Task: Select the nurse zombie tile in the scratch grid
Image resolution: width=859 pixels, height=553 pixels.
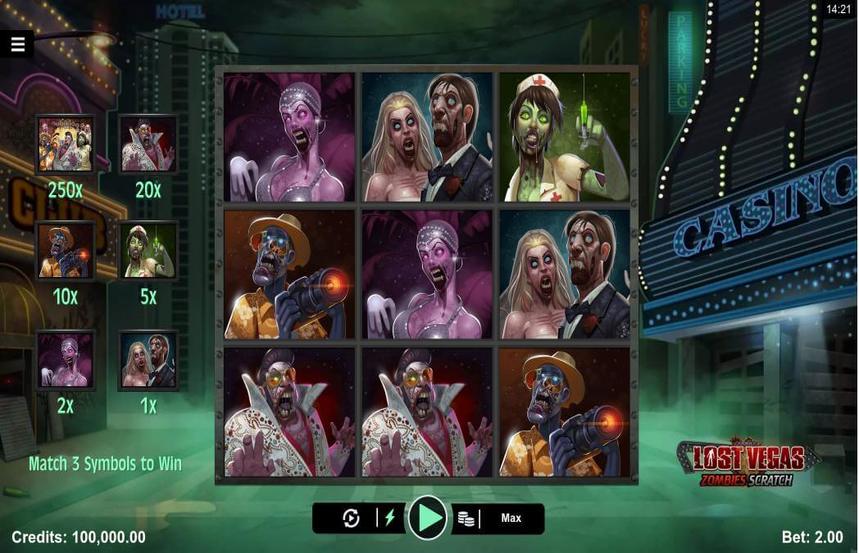Action: (564, 136)
